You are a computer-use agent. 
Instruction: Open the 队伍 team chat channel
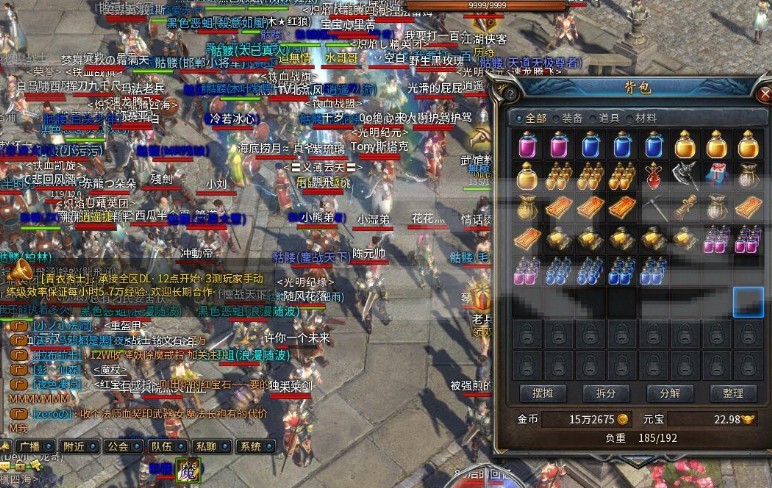[x=162, y=446]
